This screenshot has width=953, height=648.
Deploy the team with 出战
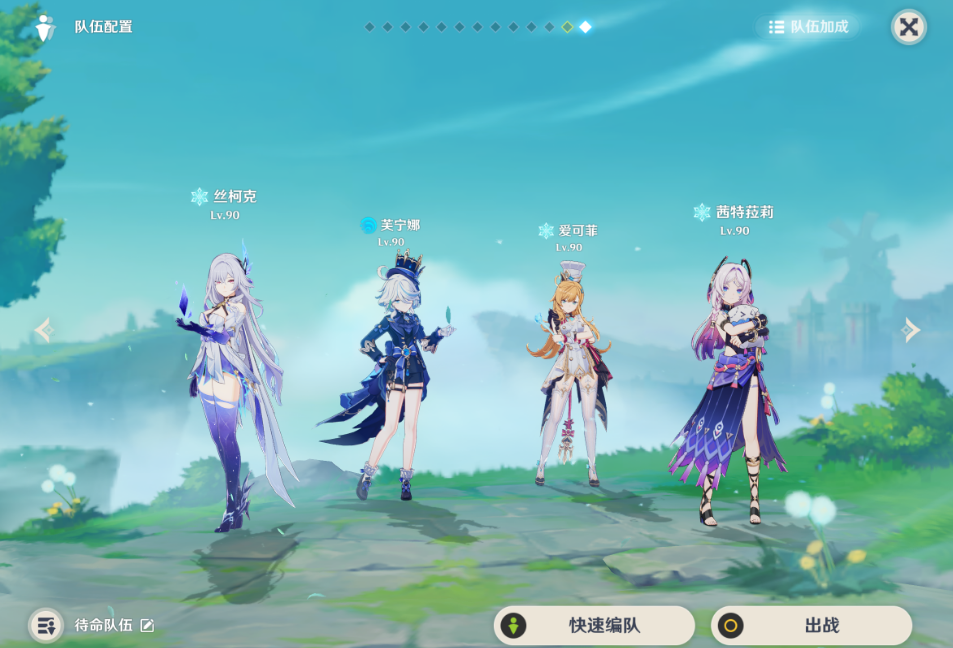coord(811,626)
